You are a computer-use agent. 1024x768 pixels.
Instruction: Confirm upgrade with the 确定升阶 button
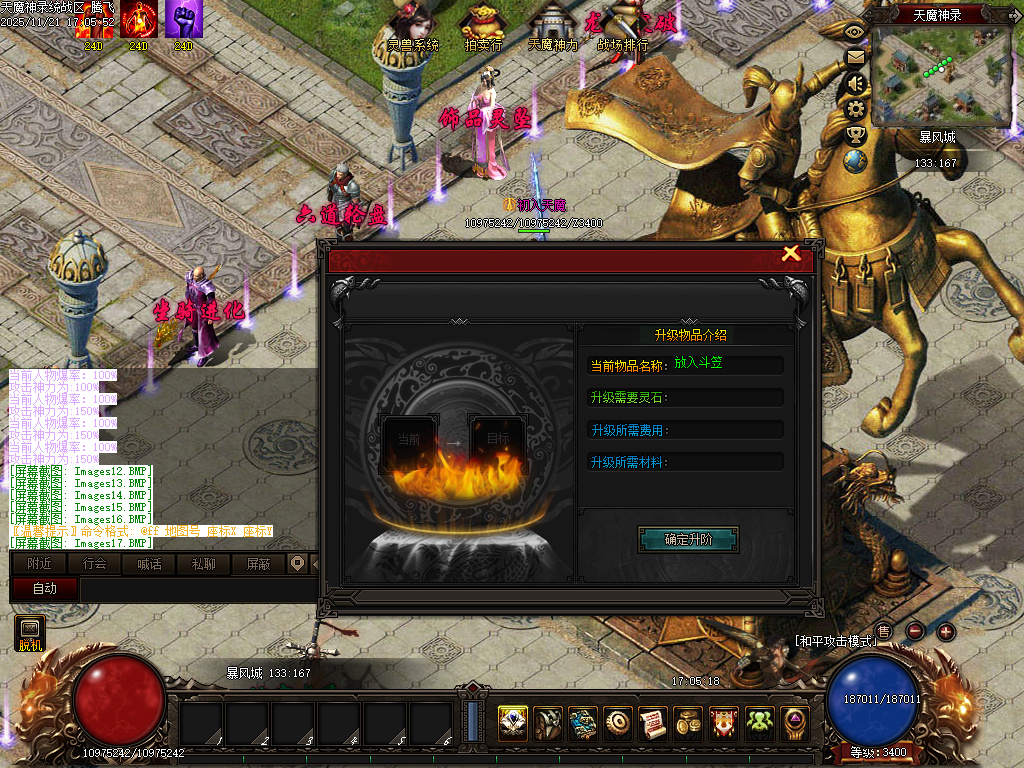(x=688, y=540)
